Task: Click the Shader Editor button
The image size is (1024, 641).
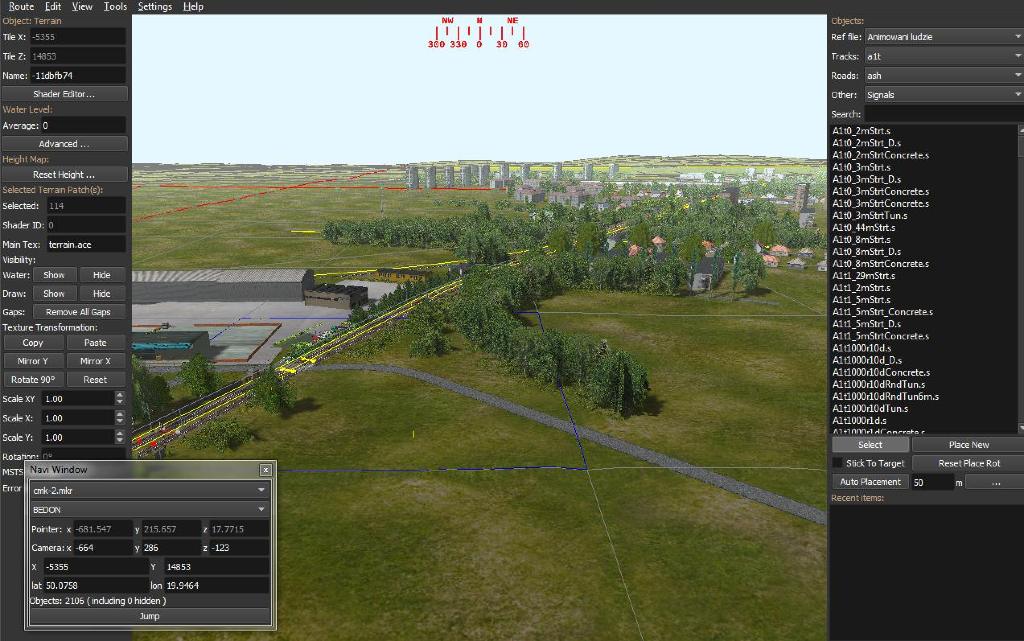Action: pos(64,94)
